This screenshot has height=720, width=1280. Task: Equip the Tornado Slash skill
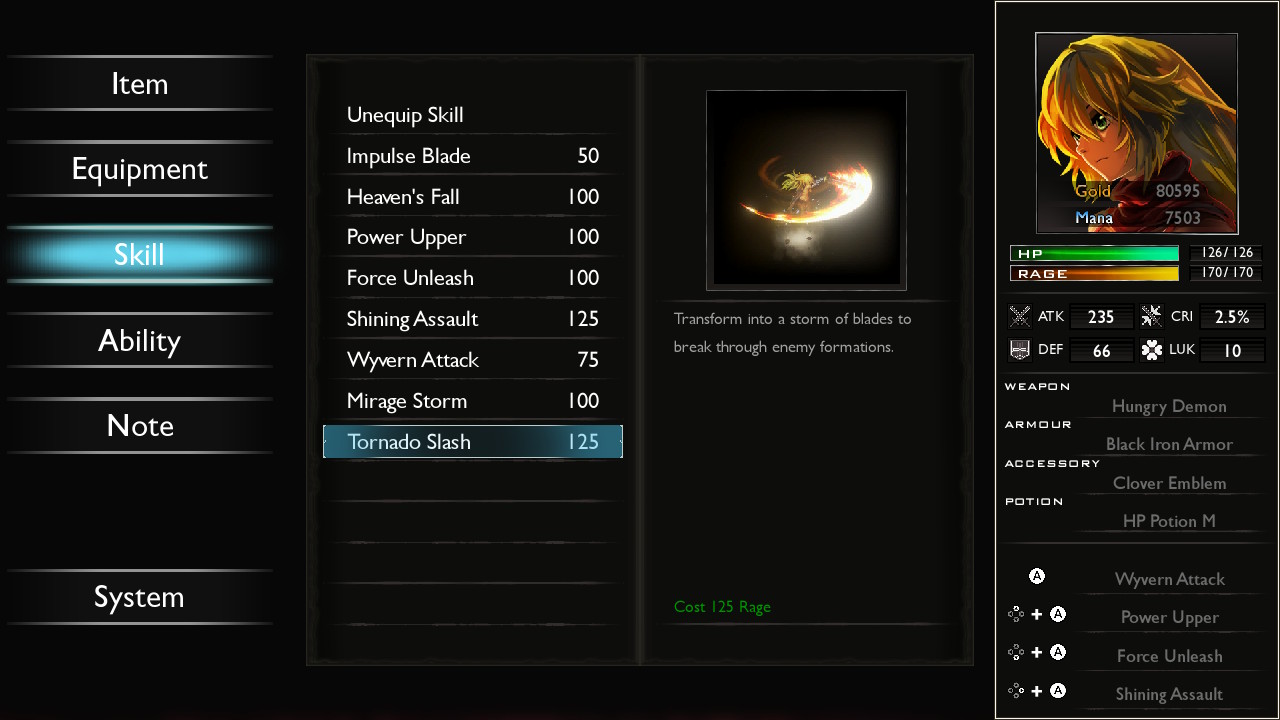pos(472,442)
